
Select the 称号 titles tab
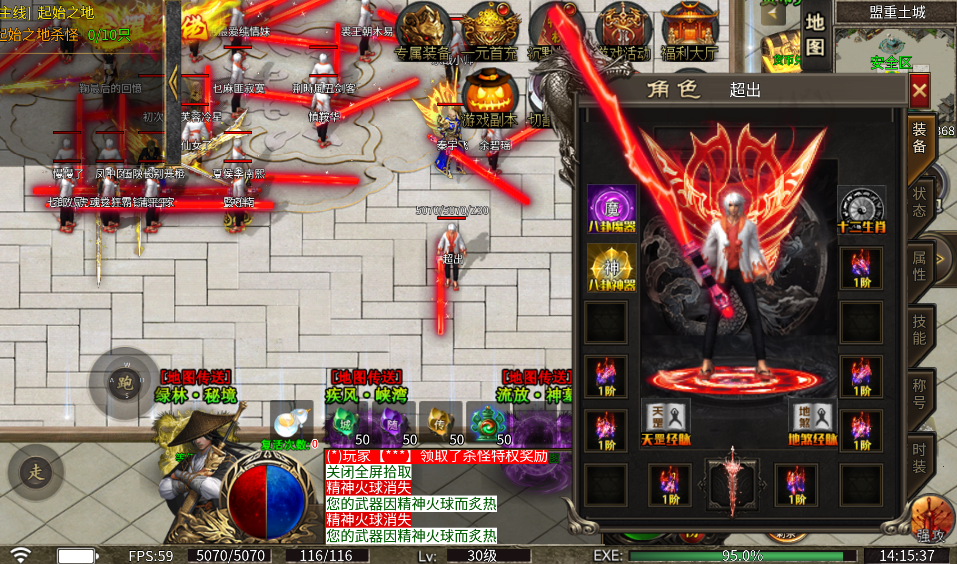tap(919, 393)
